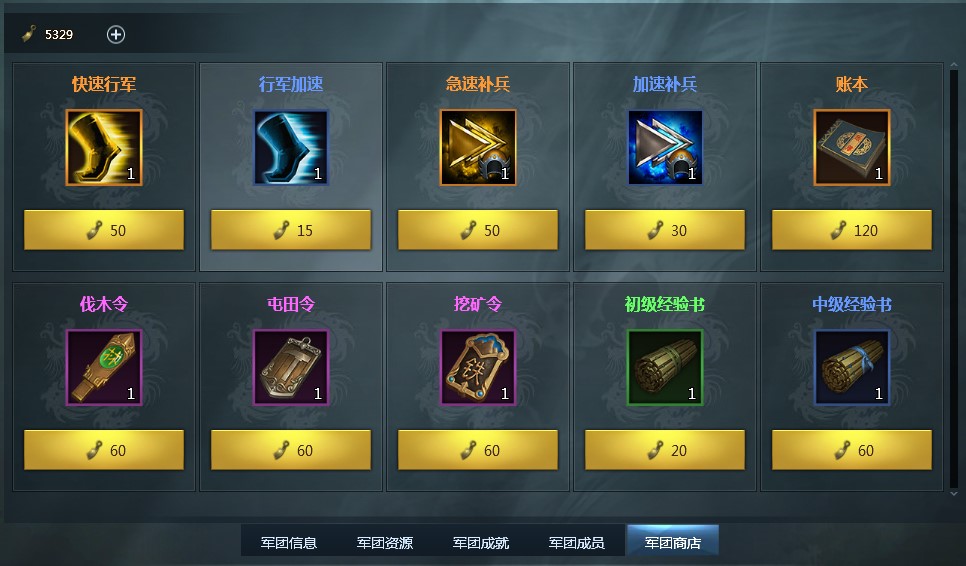Select the blue boot 行军加速 icon
The height and width of the screenshot is (566, 966).
coord(291,147)
